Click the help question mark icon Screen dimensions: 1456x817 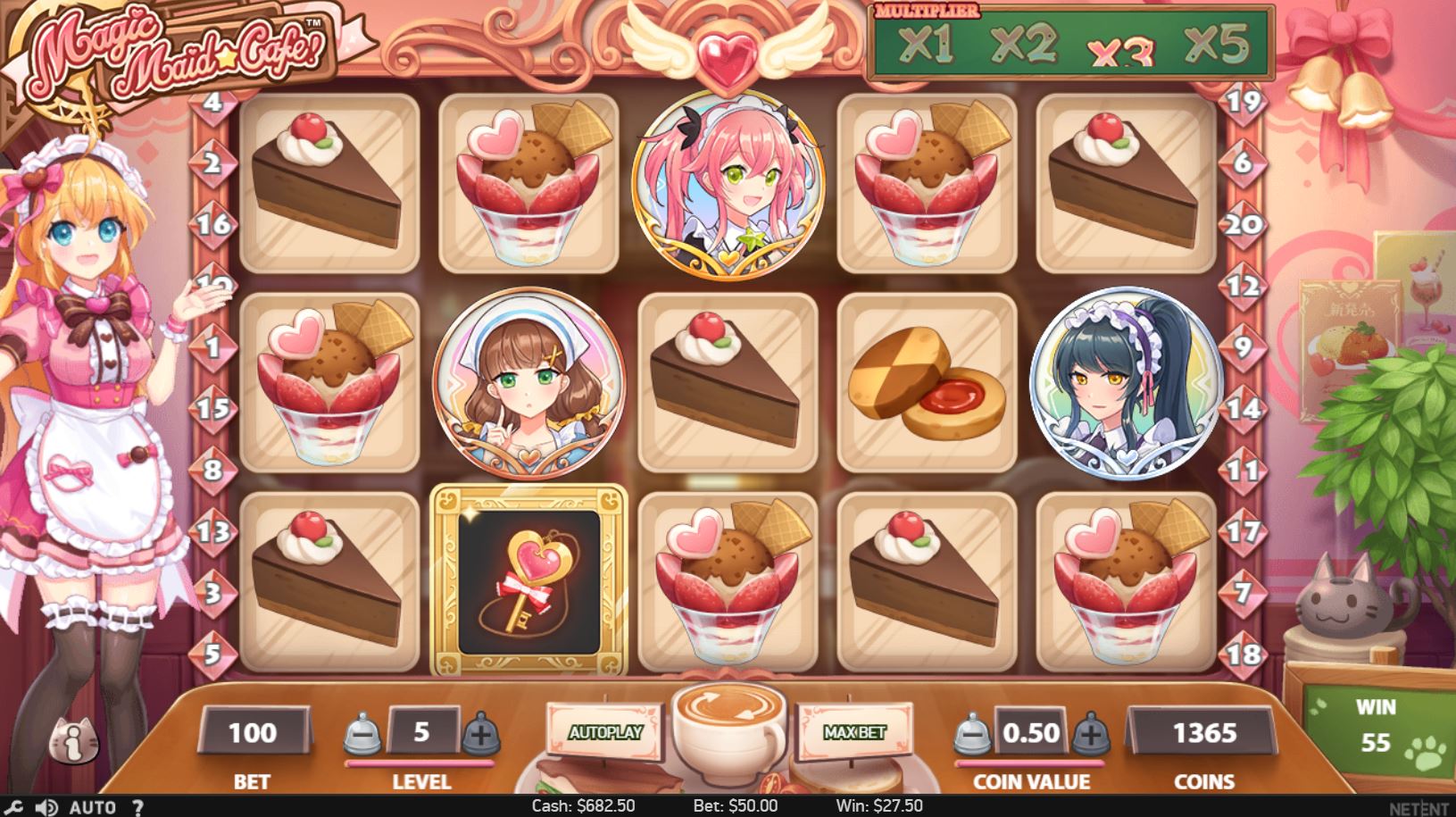pos(138,806)
